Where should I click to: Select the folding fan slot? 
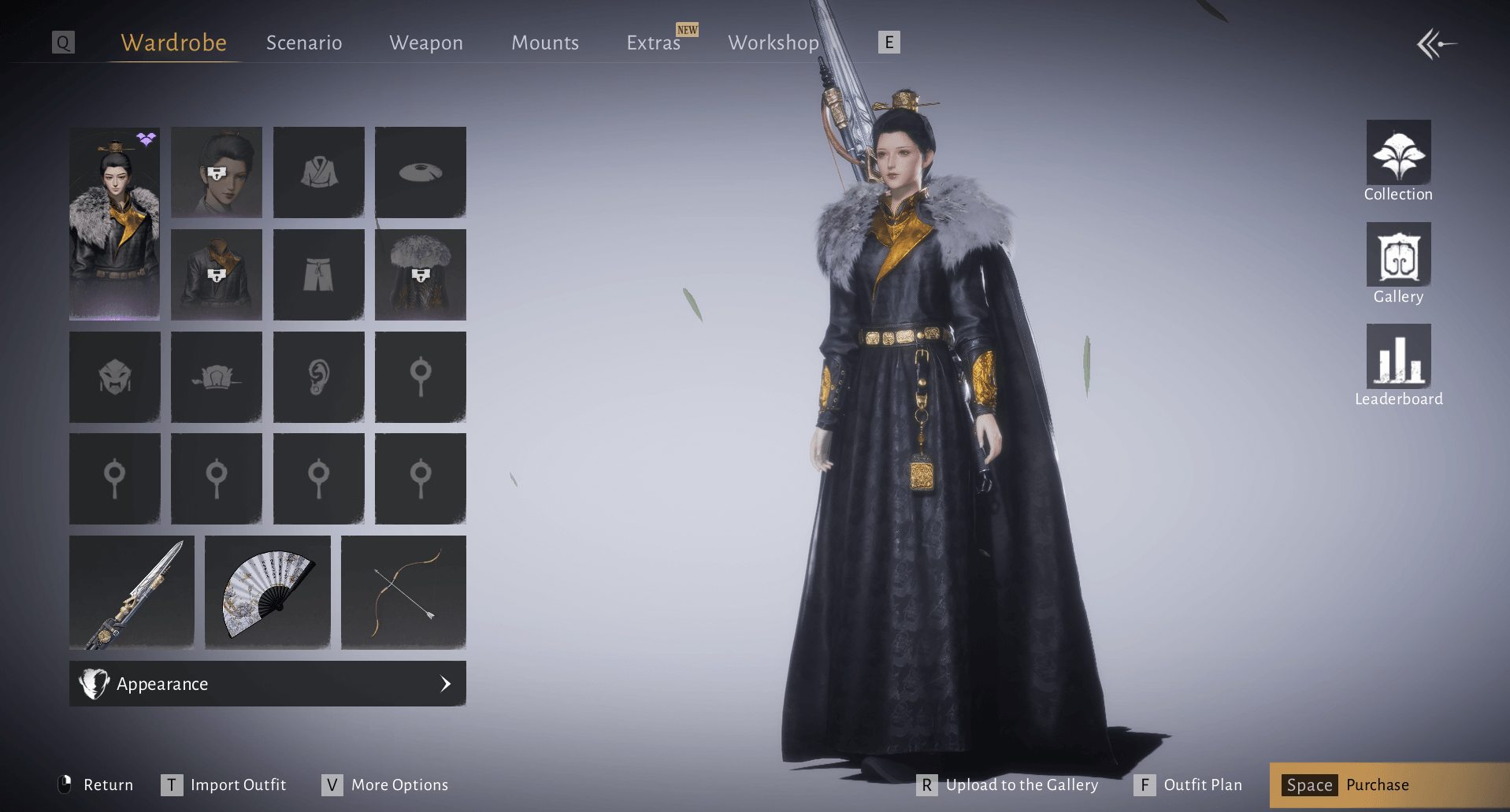pos(268,592)
